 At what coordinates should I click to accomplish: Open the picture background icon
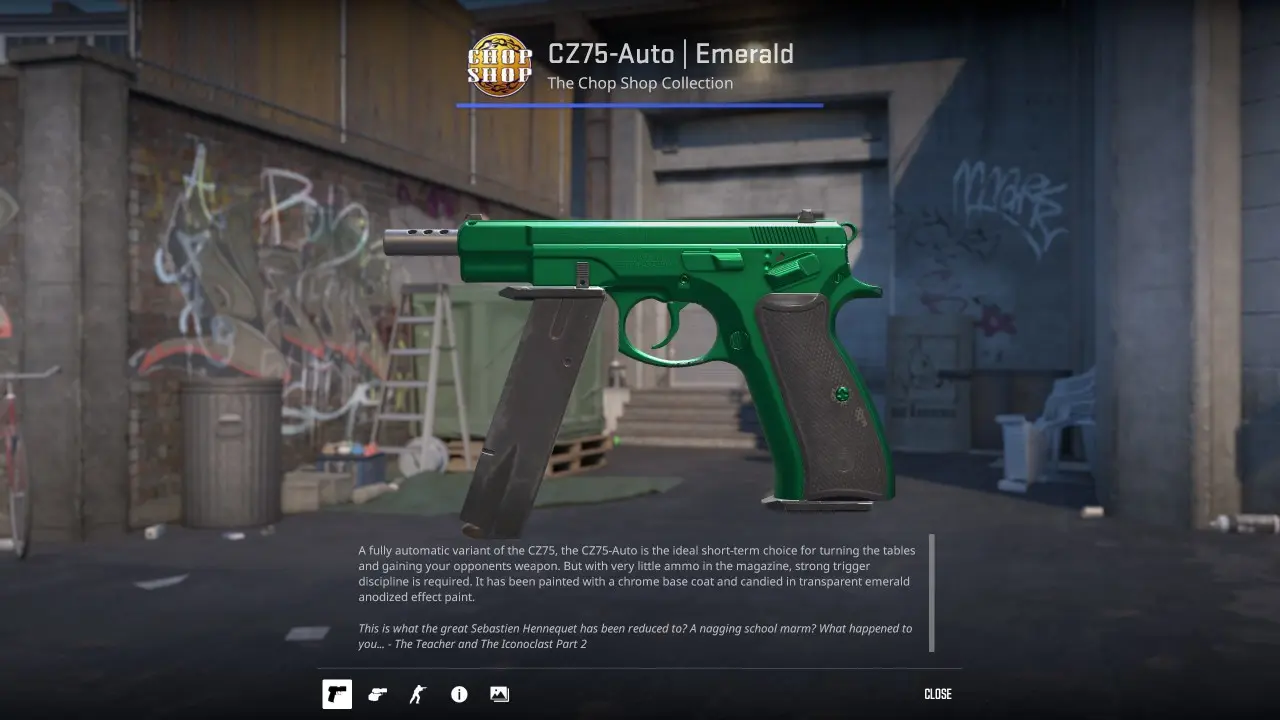tap(499, 694)
